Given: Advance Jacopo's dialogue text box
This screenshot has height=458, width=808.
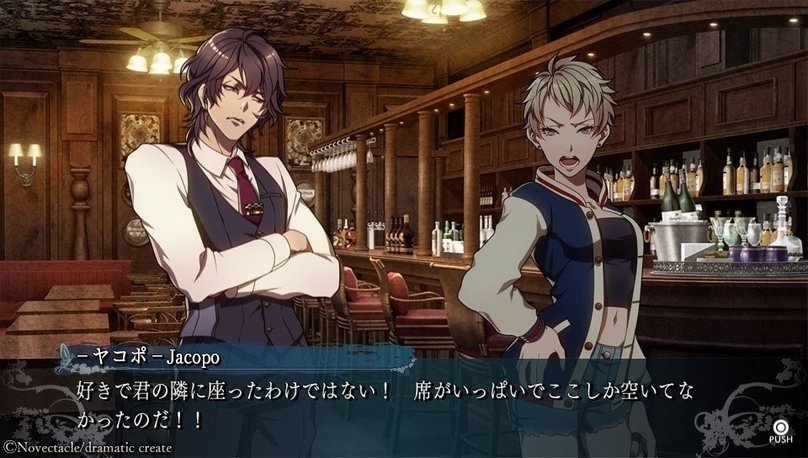Looking at the screenshot, I should [x=780, y=424].
